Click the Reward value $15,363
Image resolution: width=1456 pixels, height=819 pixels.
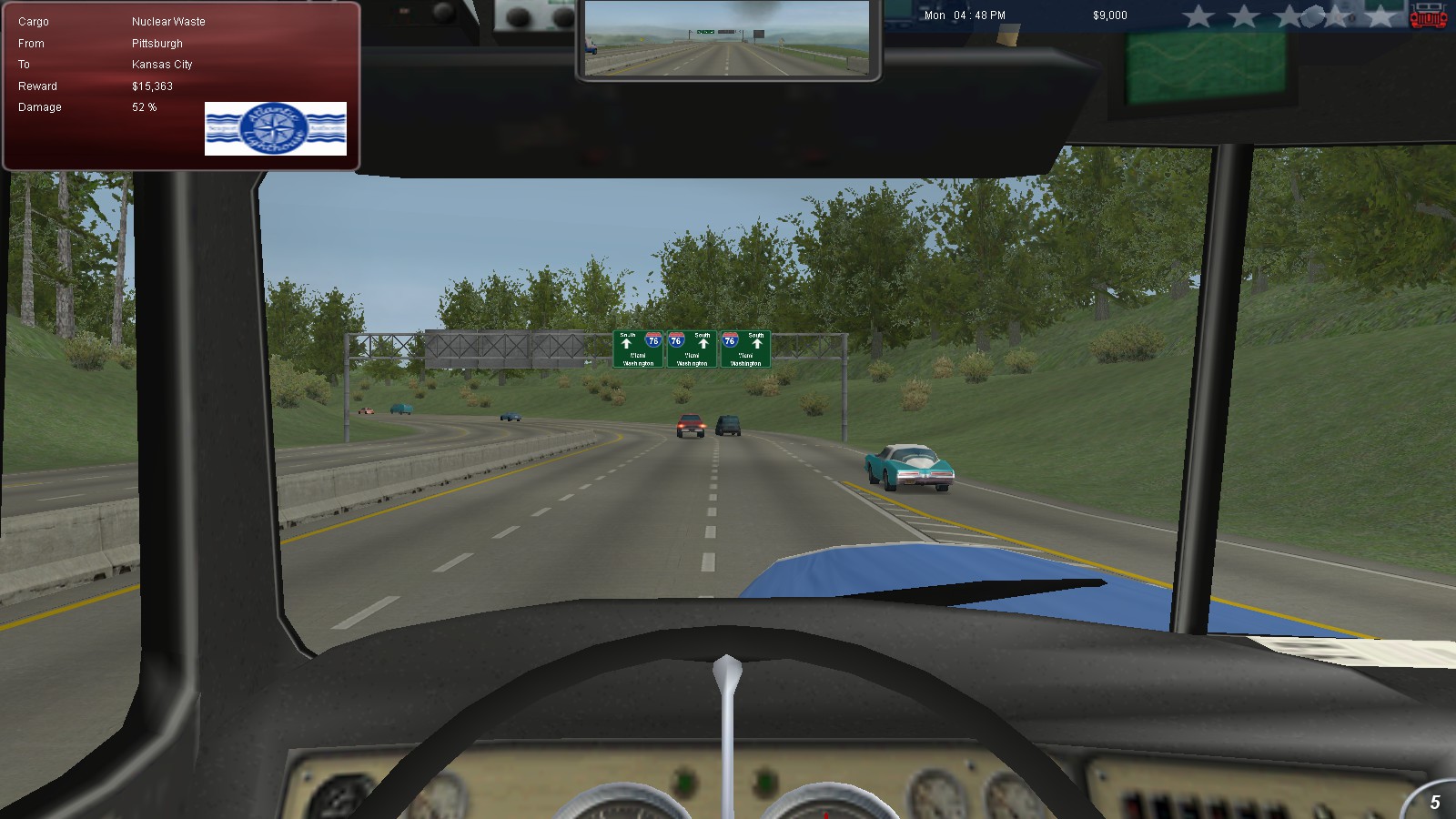pos(152,86)
